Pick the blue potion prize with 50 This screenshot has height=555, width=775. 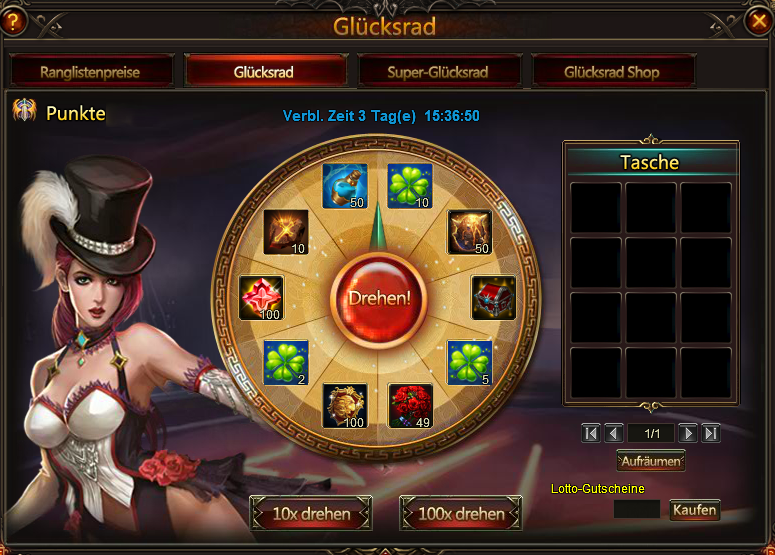click(x=344, y=186)
